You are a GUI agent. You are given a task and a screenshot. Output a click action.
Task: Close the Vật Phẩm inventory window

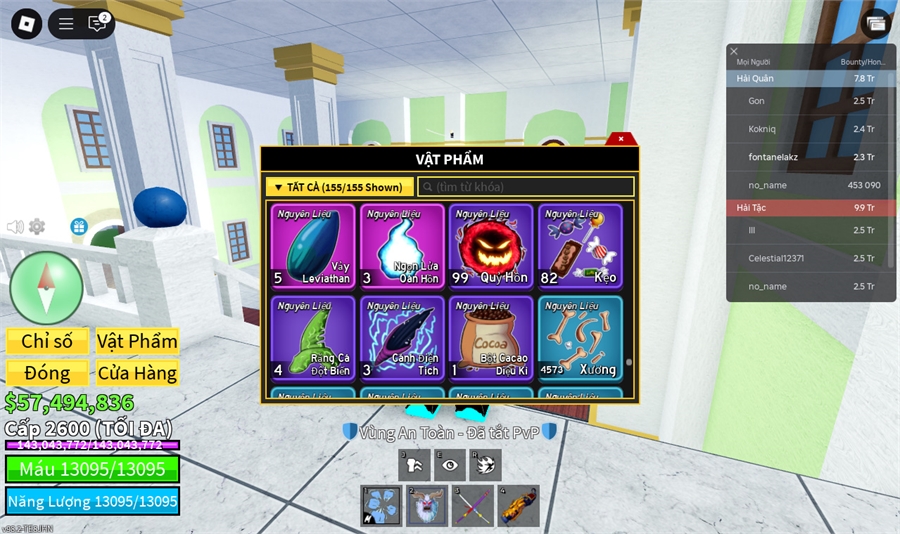click(x=621, y=139)
